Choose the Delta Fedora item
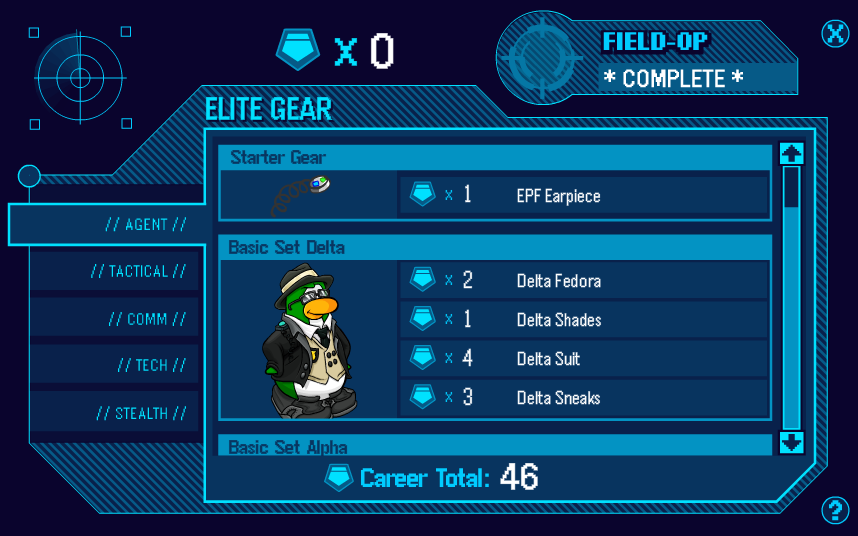This screenshot has width=858, height=536. pos(583,281)
